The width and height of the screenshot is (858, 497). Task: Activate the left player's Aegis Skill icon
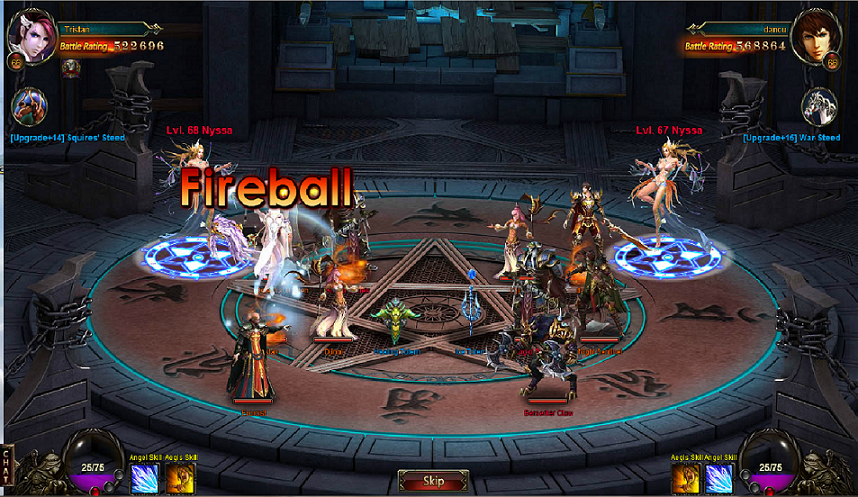[x=180, y=478]
